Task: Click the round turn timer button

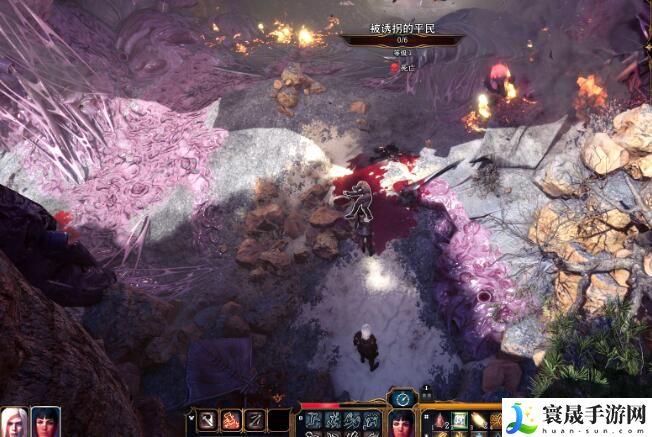Action: (401, 397)
